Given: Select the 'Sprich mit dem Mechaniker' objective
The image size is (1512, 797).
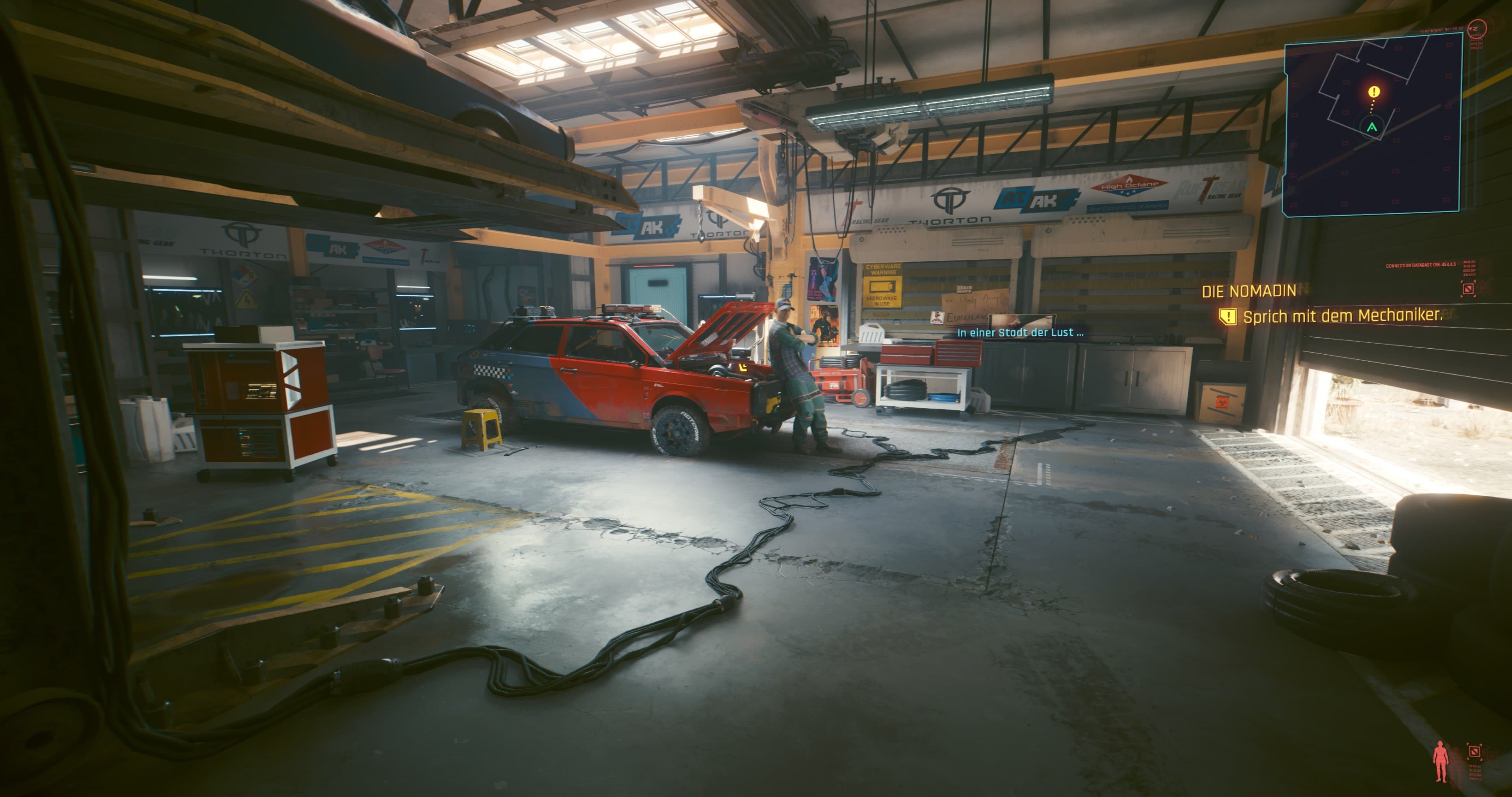Looking at the screenshot, I should 1342,316.
